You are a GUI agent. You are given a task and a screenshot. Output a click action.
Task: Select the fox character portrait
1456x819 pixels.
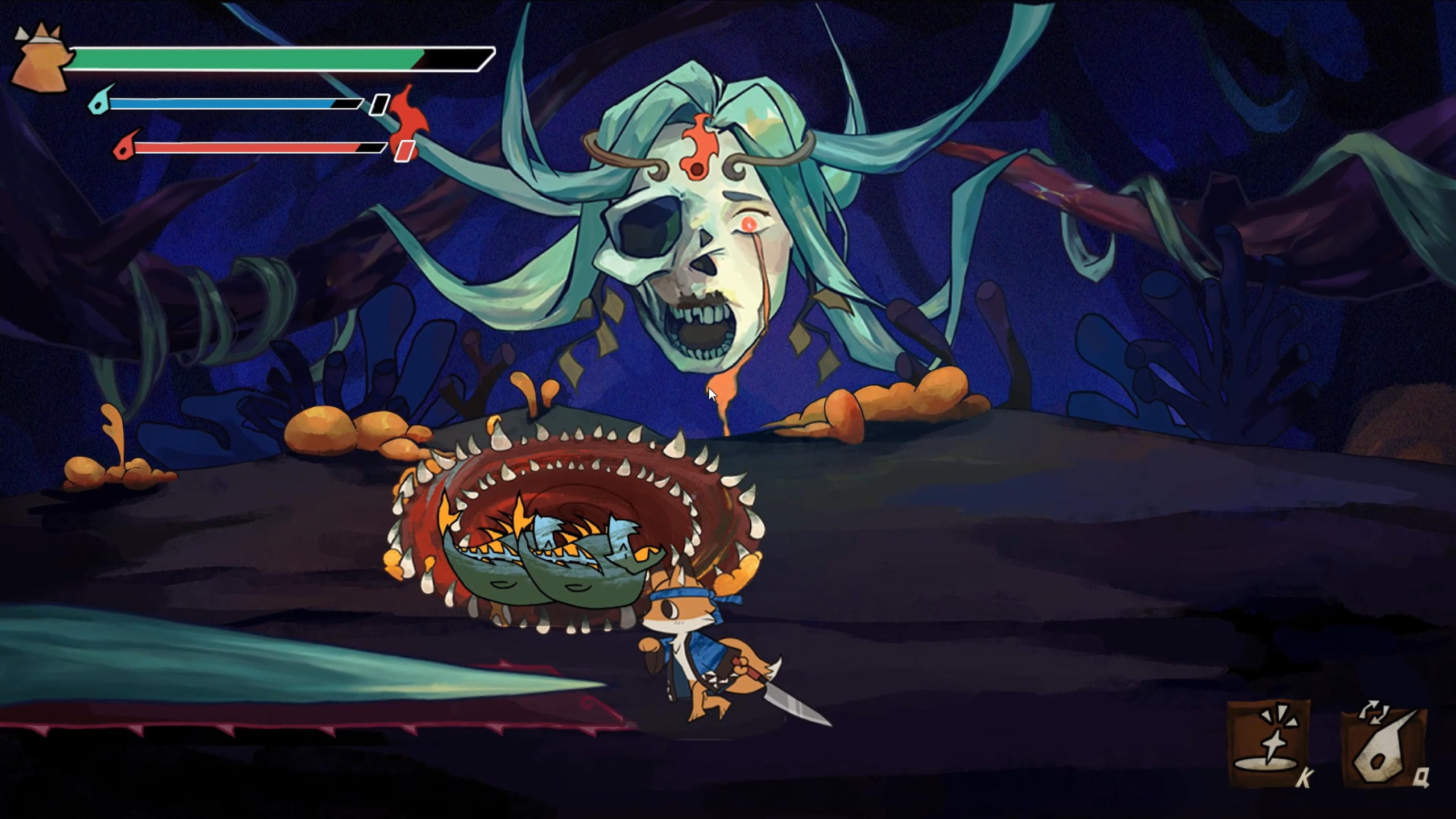coord(41,59)
